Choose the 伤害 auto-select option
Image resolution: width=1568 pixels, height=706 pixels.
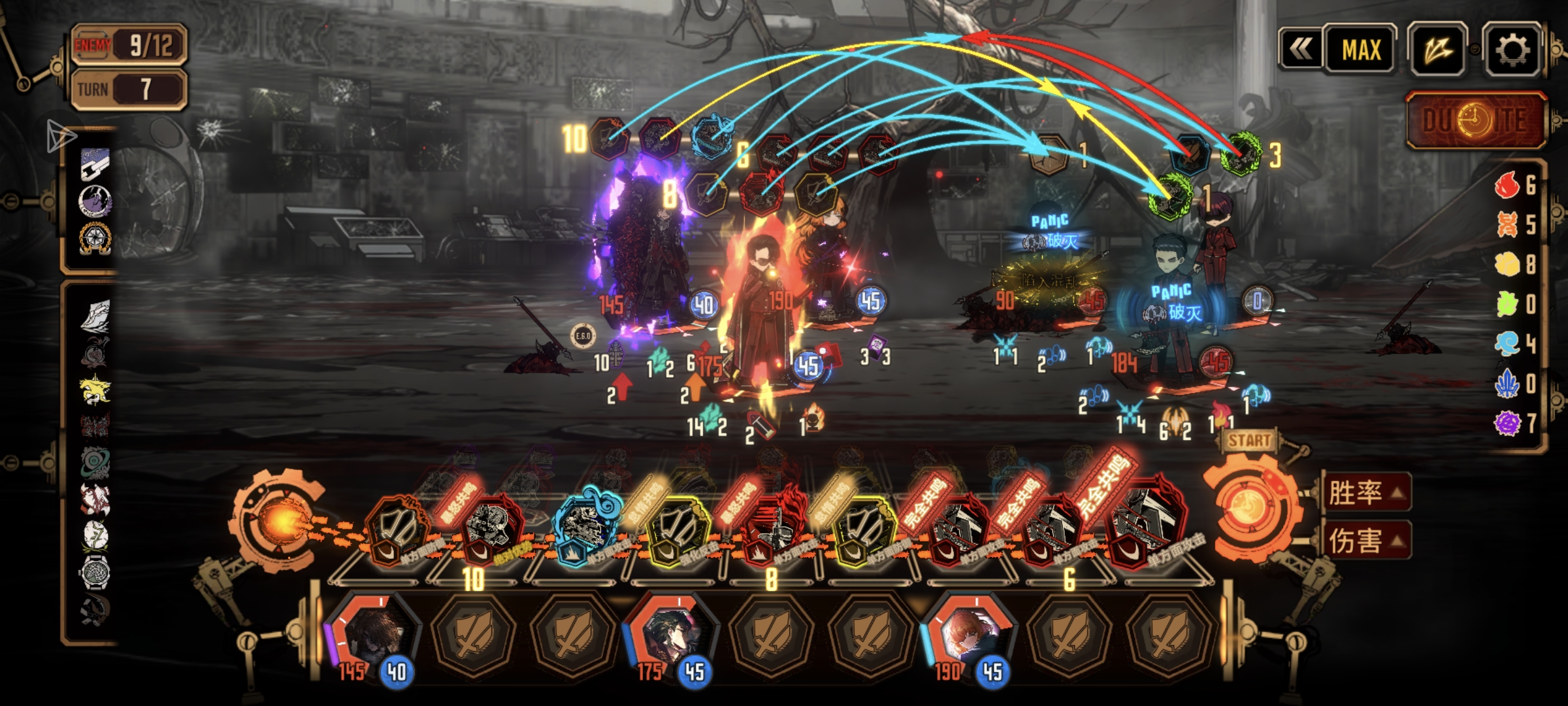click(x=1364, y=540)
